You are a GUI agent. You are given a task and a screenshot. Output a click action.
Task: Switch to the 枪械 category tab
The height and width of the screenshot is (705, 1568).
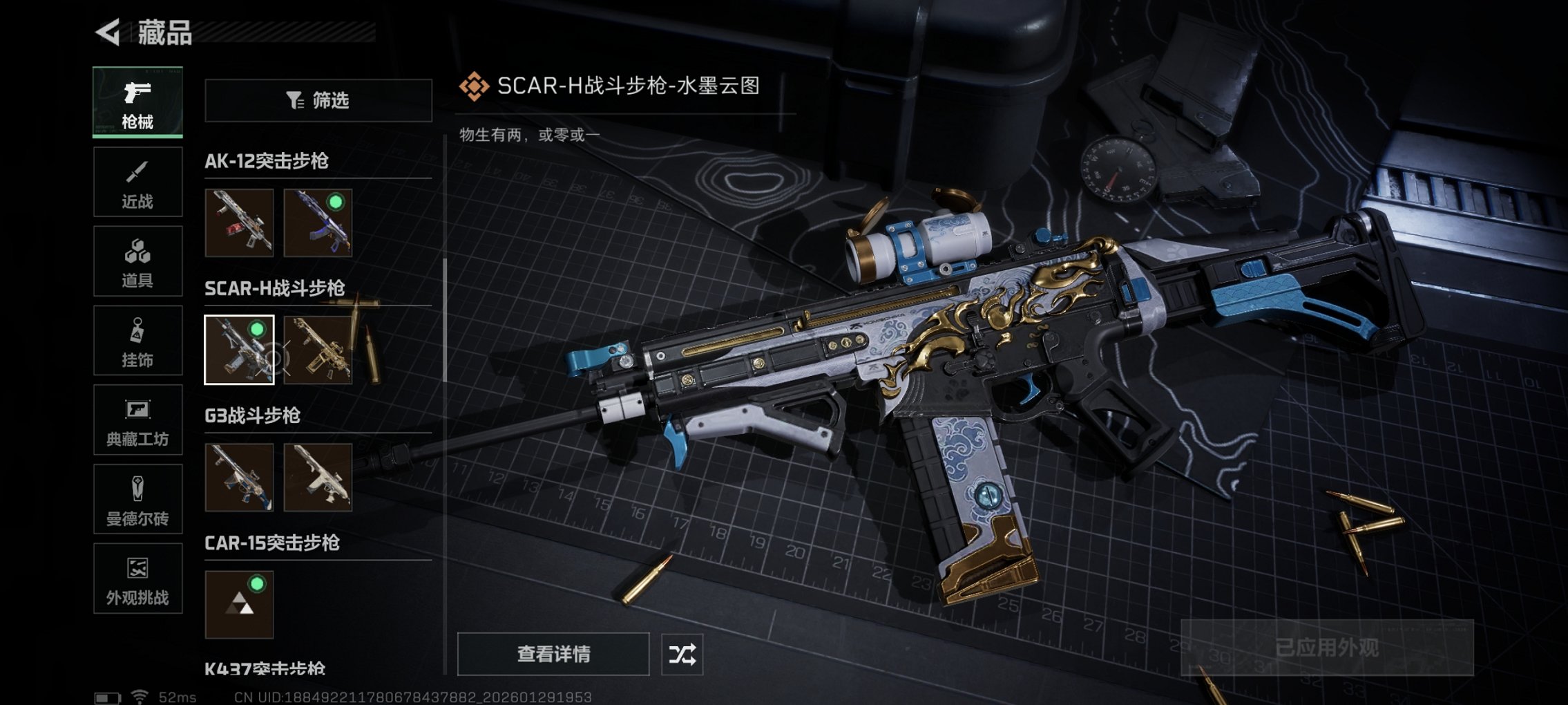pos(137,102)
